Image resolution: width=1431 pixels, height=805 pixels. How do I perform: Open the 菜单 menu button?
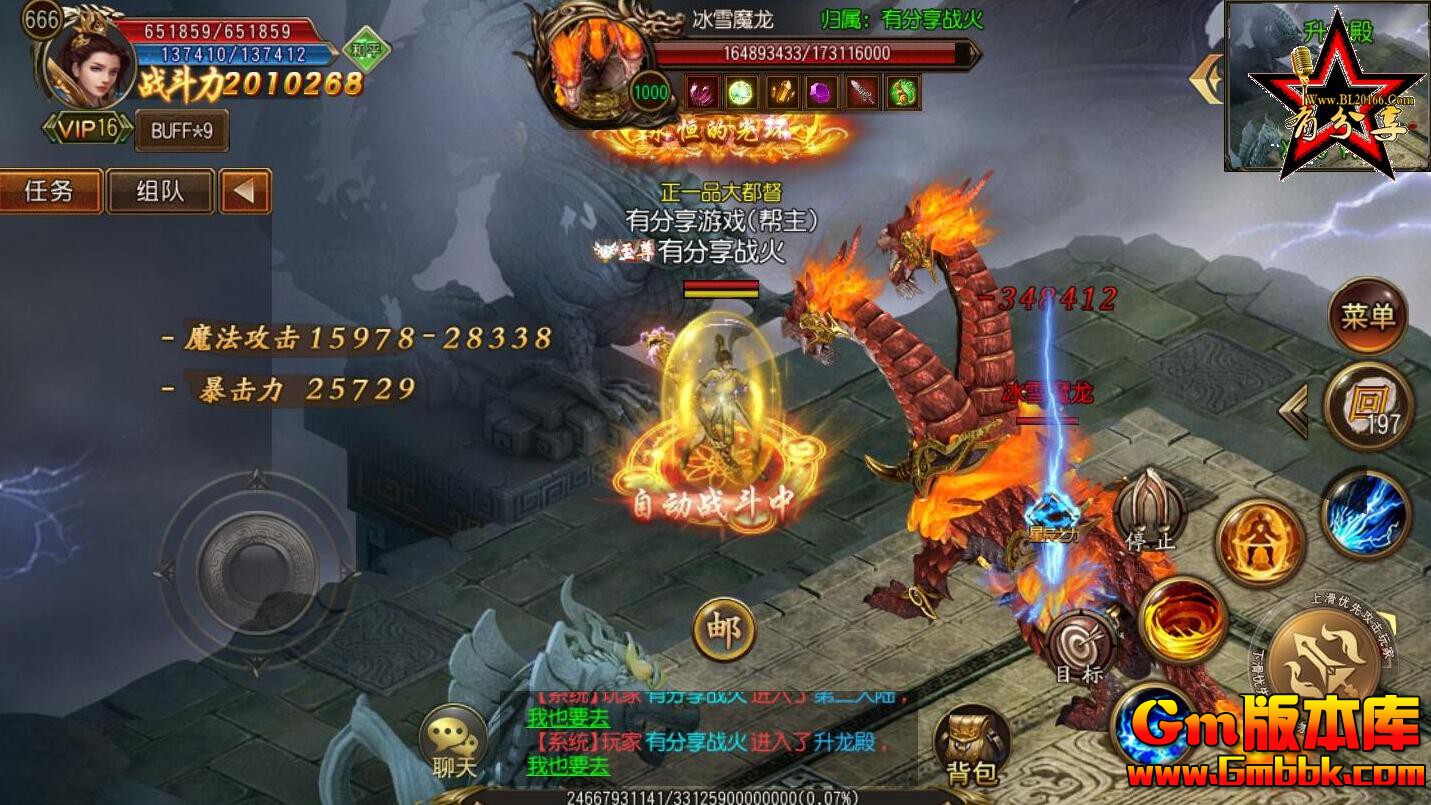coord(1366,314)
